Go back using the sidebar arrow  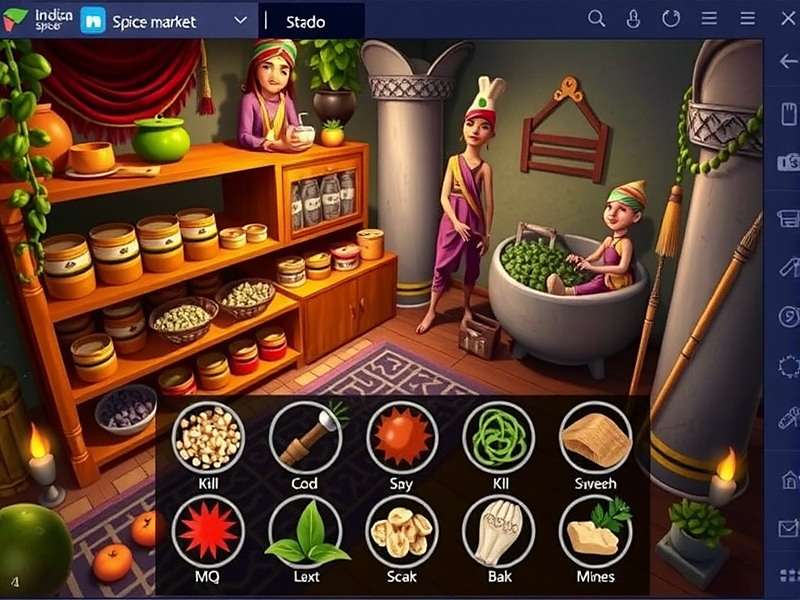point(787,62)
